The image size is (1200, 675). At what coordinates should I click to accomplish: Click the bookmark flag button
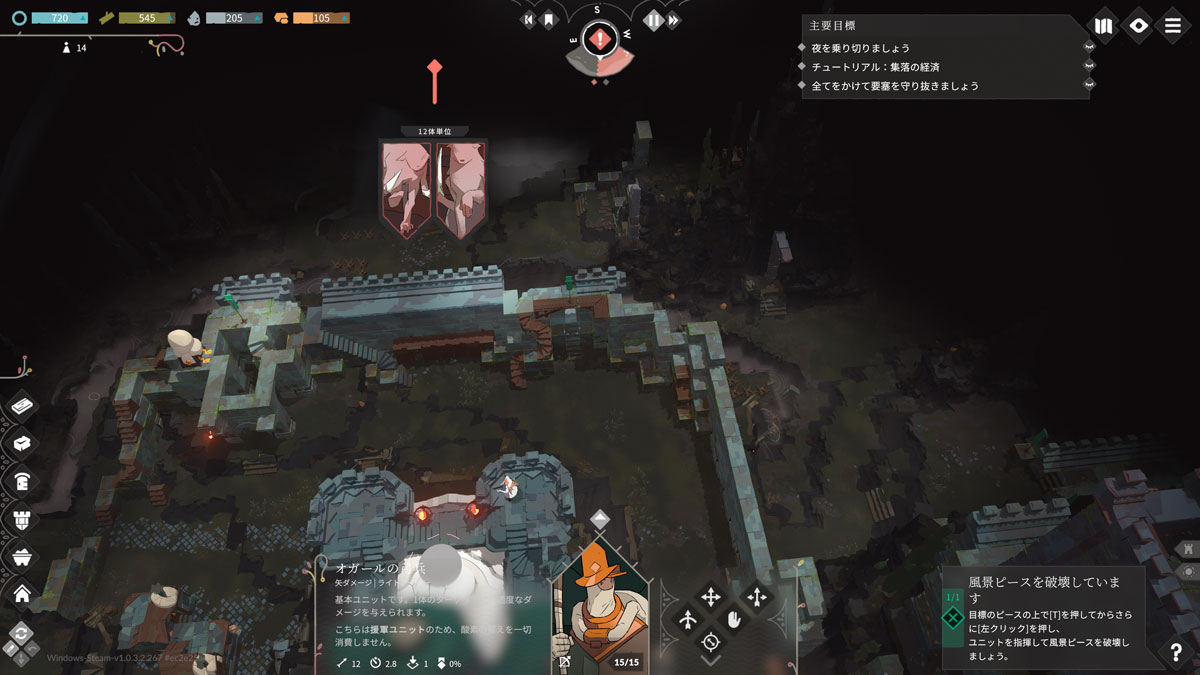pyautogui.click(x=548, y=20)
